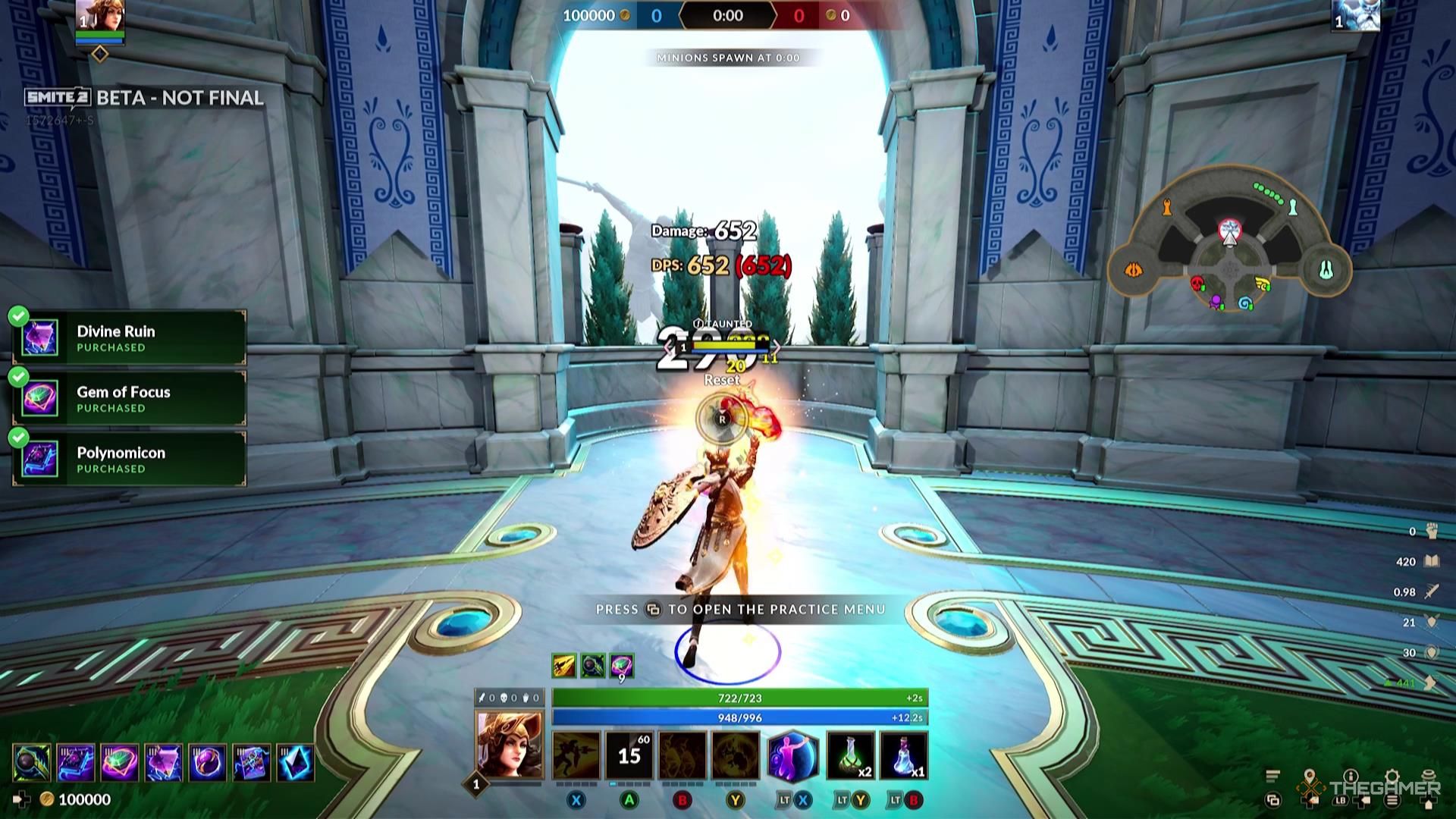This screenshot has height=819, width=1456.
Task: Use the blue mana potion slot
Action: [903, 756]
